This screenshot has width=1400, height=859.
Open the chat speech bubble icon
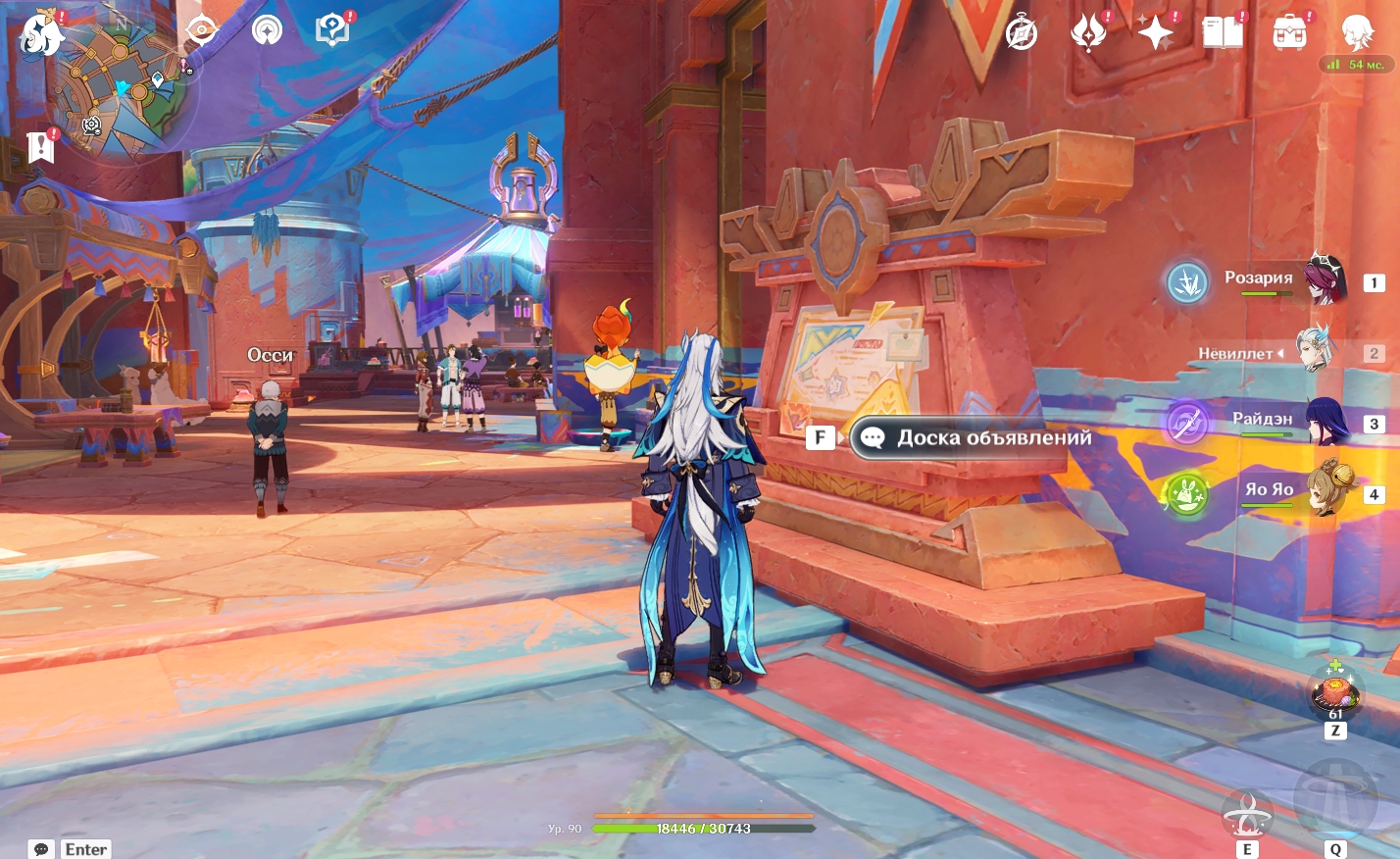point(41,849)
